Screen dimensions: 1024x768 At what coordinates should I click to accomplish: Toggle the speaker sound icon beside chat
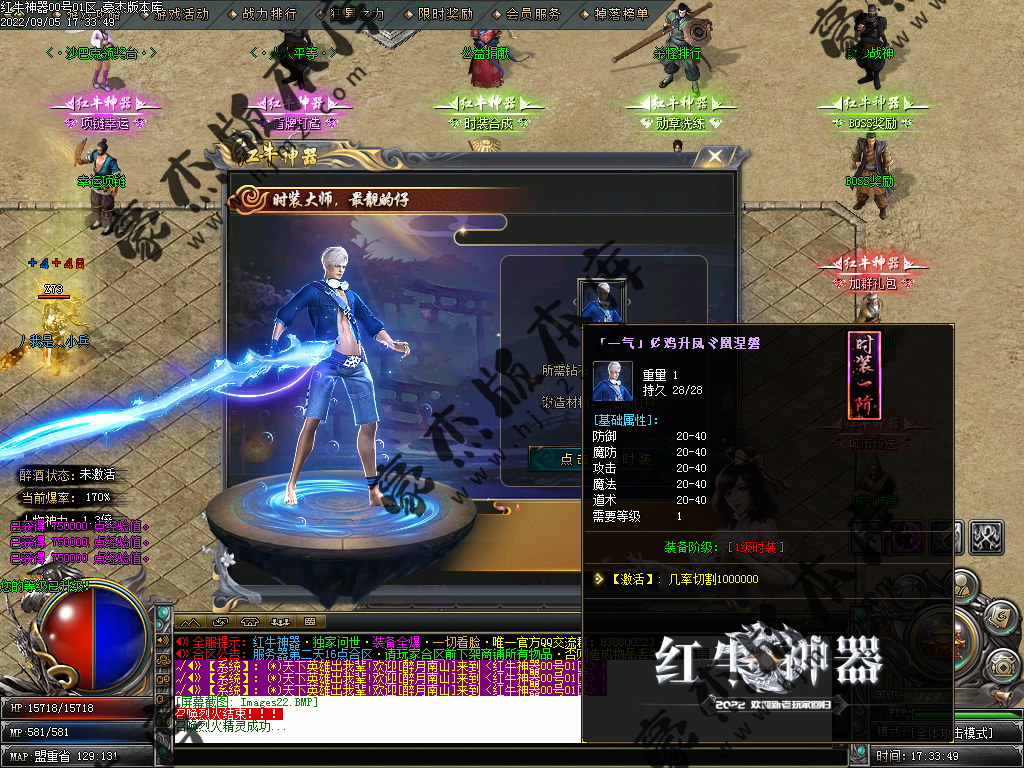point(164,641)
